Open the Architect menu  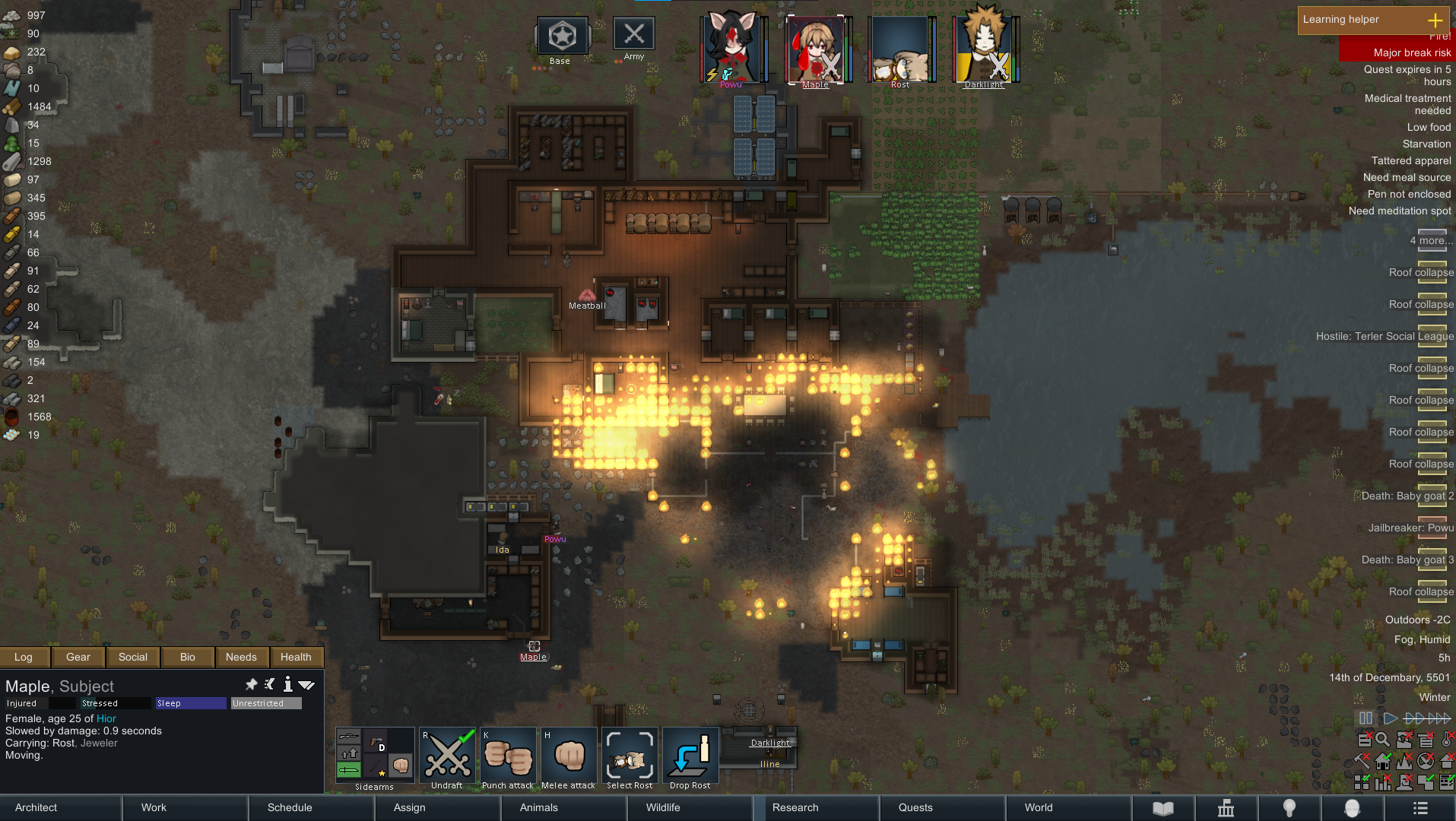[x=36, y=807]
